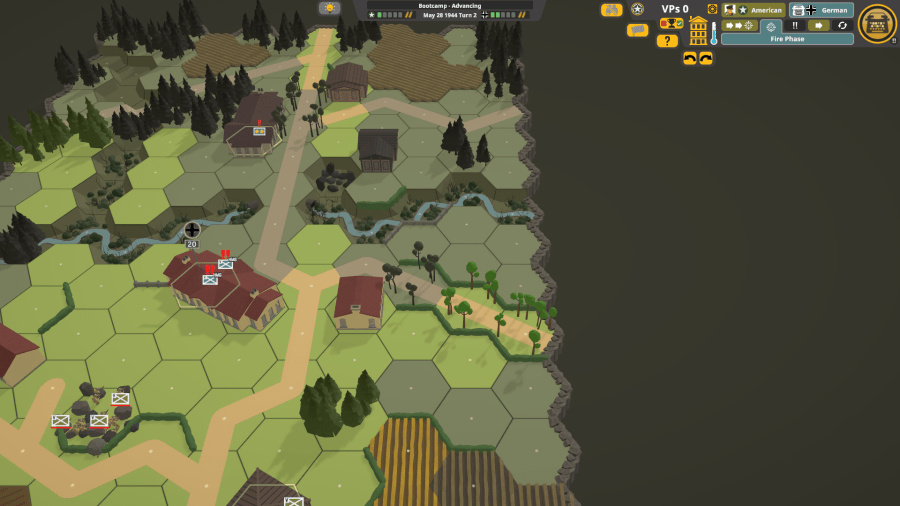
Task: Rotate the camera right with curved arrow
Action: [x=706, y=59]
